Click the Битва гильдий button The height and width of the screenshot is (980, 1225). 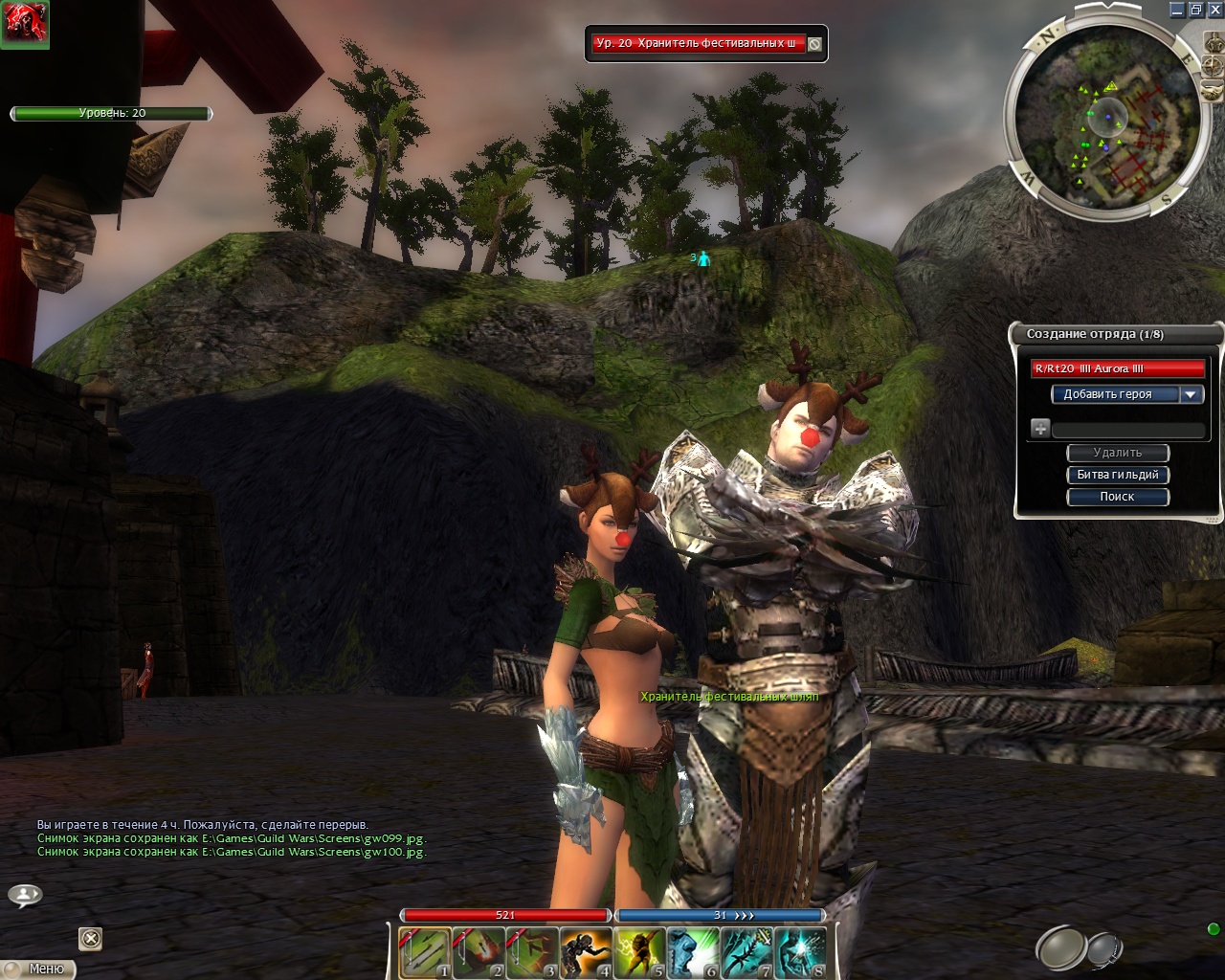click(1117, 475)
